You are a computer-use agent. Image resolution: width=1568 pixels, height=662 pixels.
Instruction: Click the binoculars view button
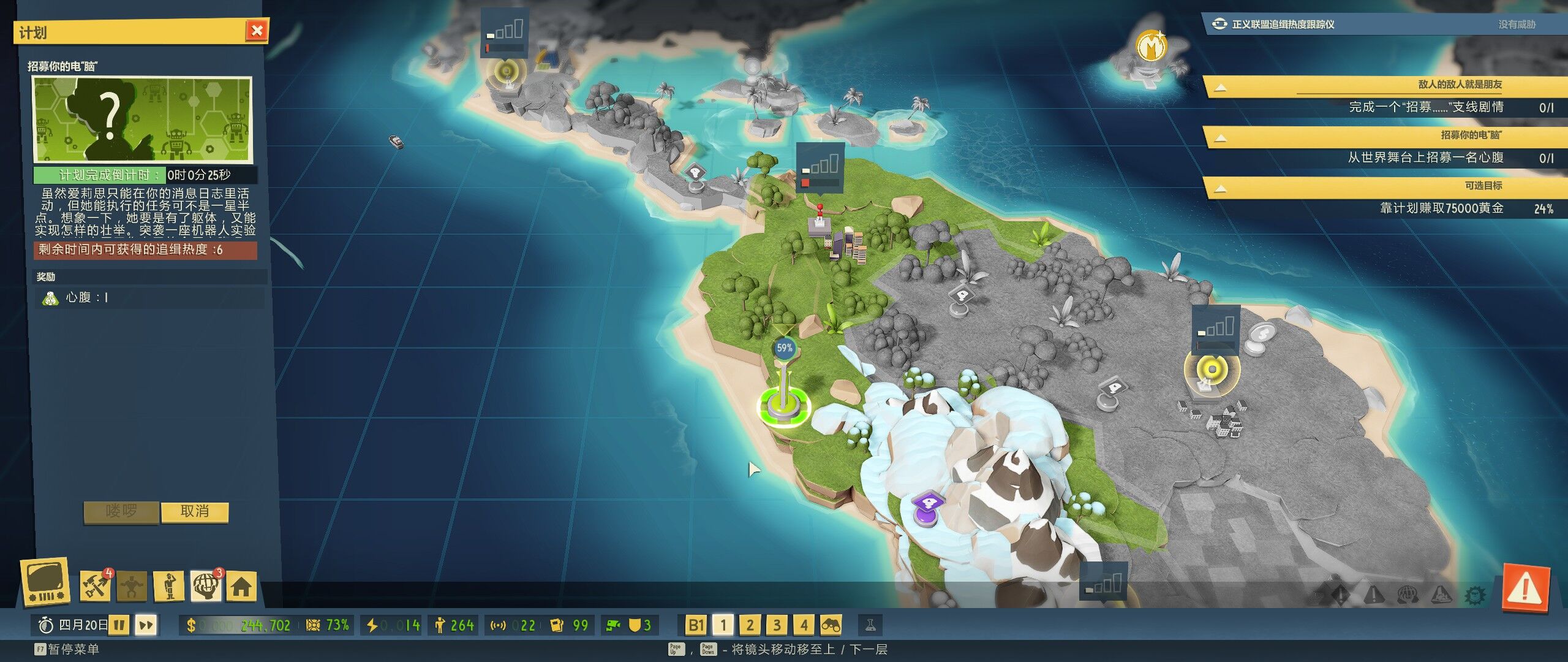coord(831,625)
